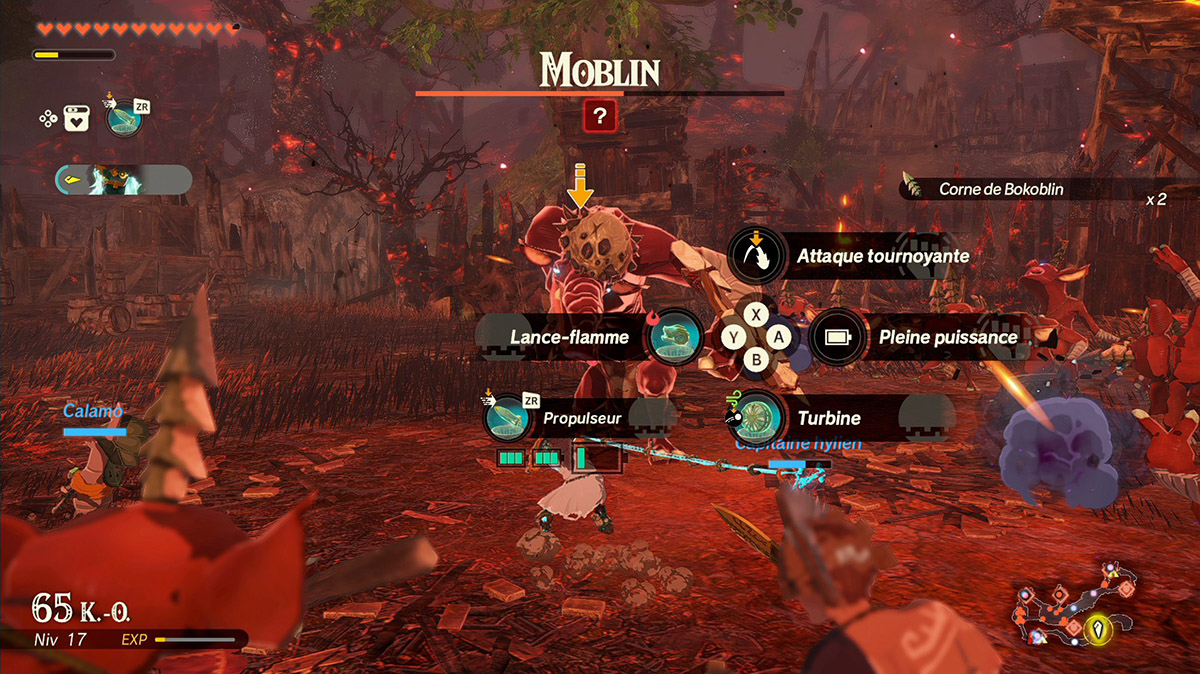Select the character portrait switch panel

123,180
